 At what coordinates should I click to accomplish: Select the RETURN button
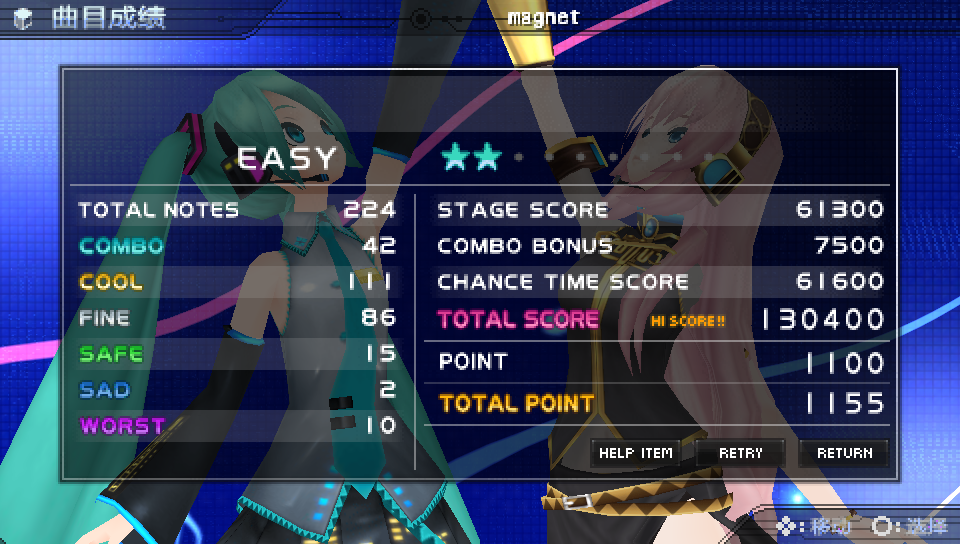coord(844,453)
